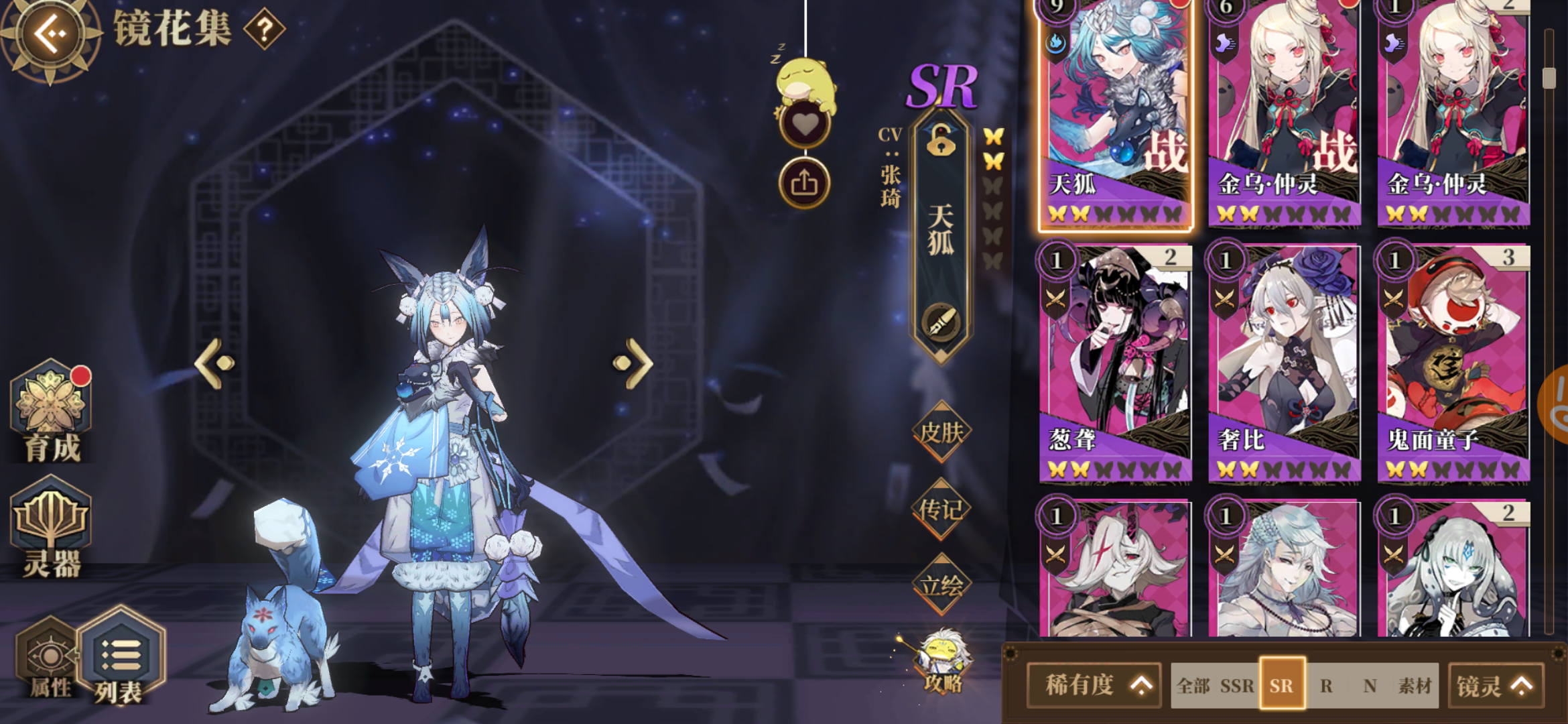Tap the heart favorite icon under sleeping duck

pos(807,123)
